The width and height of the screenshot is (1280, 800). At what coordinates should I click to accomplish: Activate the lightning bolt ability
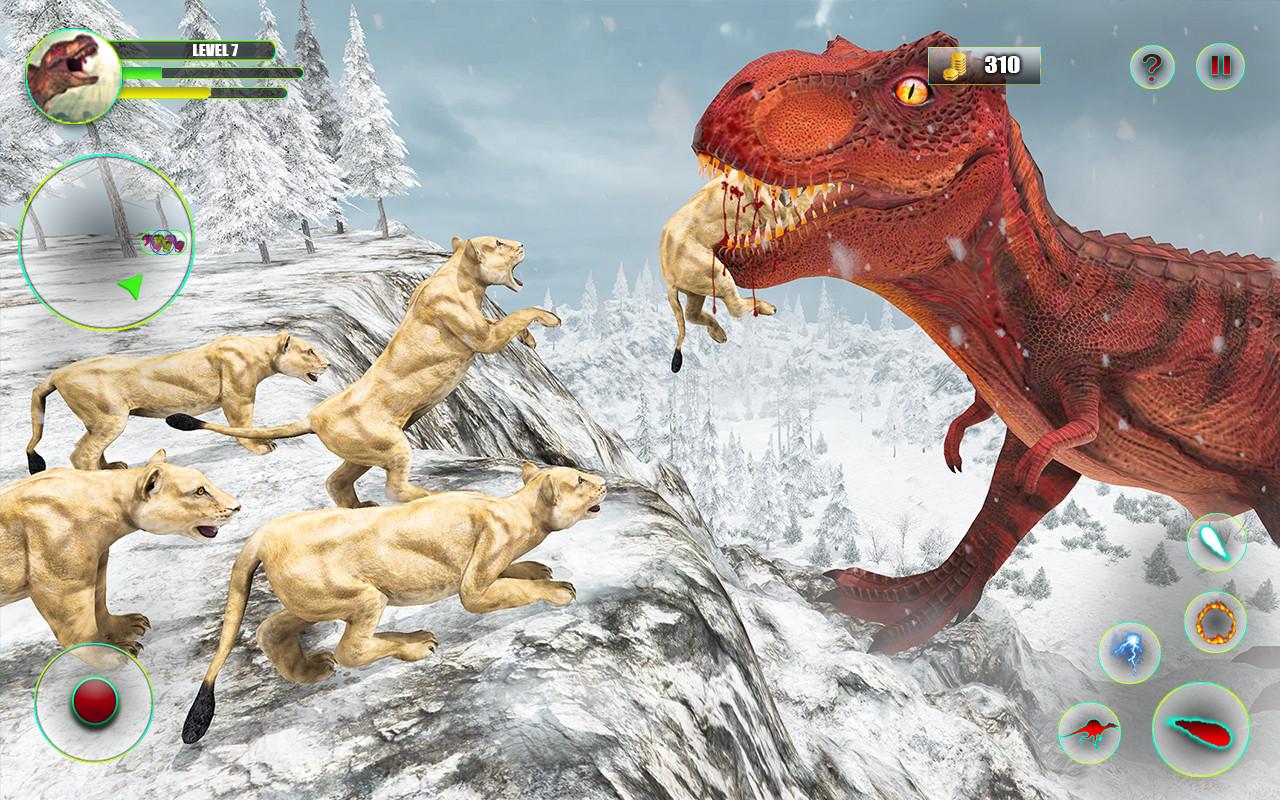click(1130, 653)
